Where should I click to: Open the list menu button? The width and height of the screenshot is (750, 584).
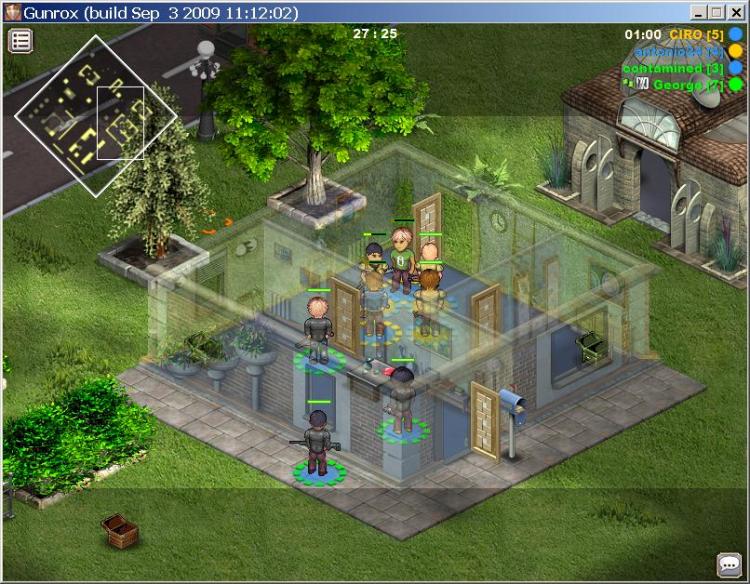(21, 41)
